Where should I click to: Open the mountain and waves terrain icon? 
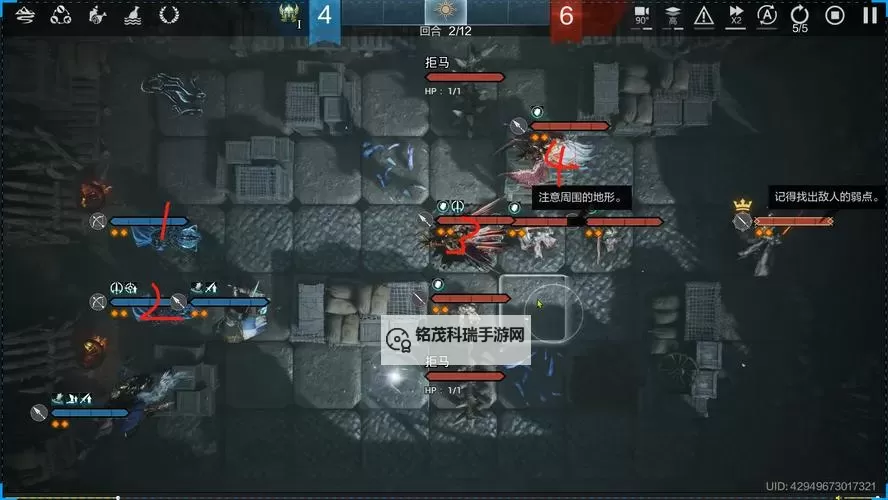click(27, 15)
